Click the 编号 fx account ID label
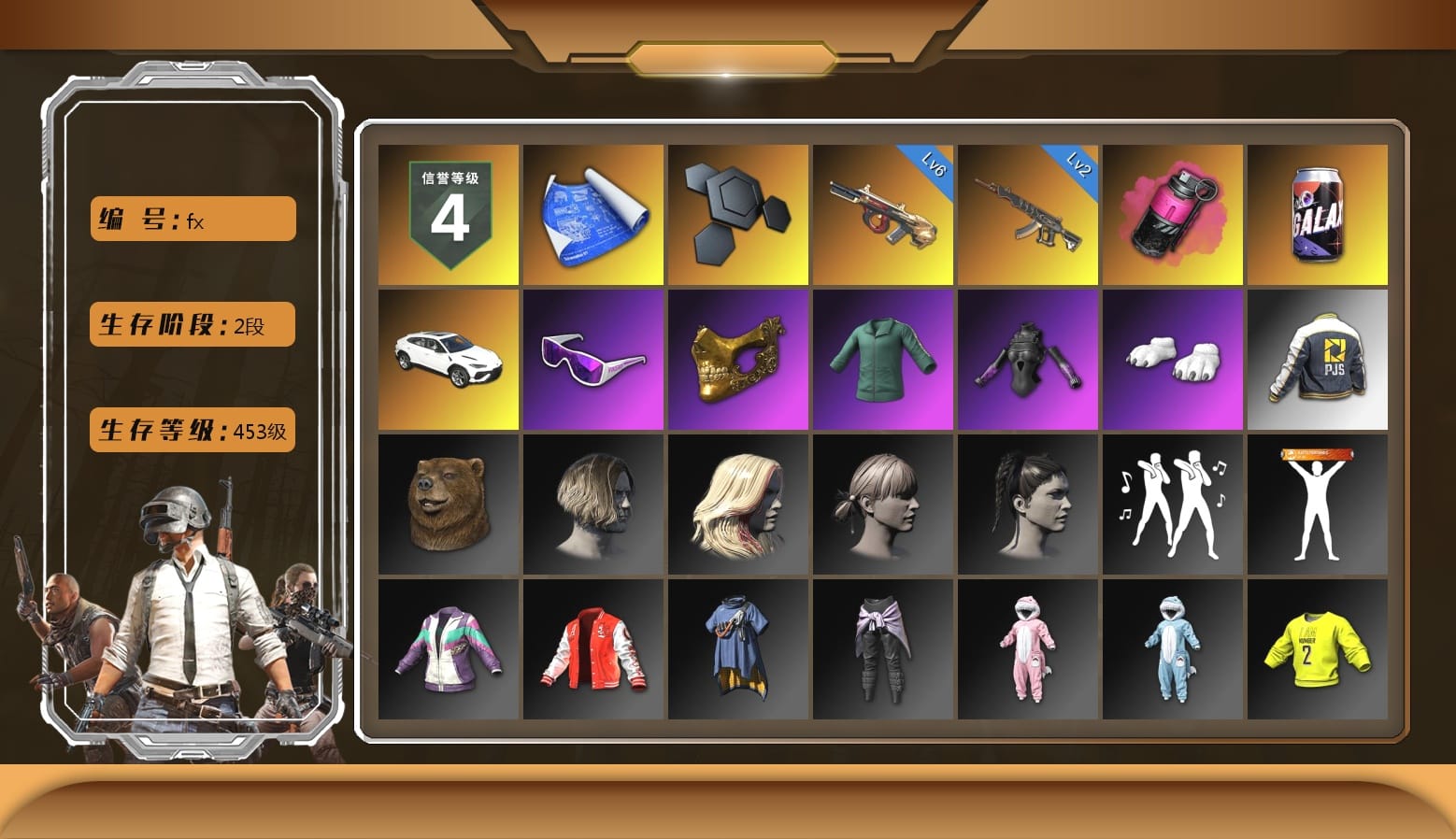 click(191, 219)
